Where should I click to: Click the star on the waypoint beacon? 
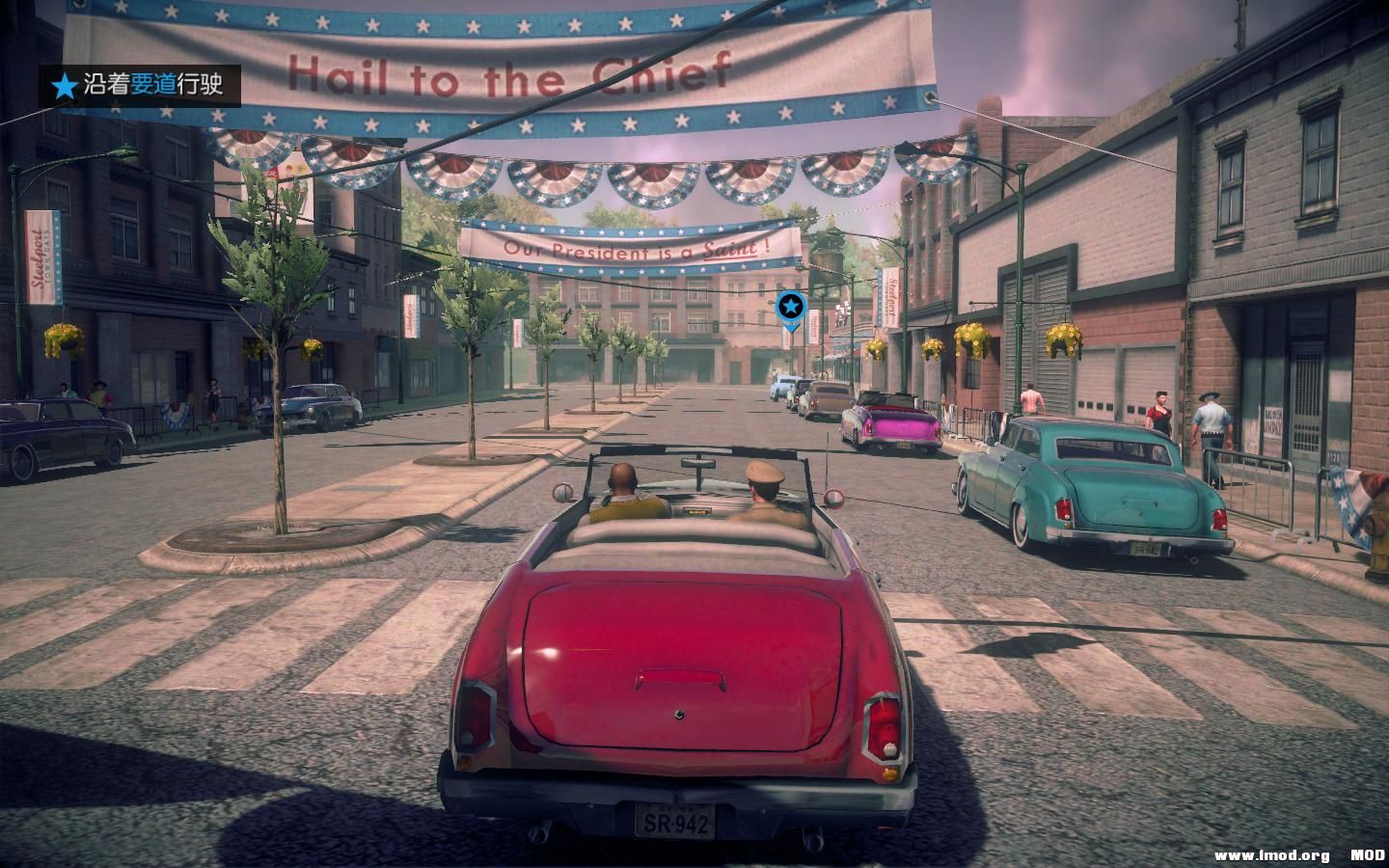tap(789, 306)
